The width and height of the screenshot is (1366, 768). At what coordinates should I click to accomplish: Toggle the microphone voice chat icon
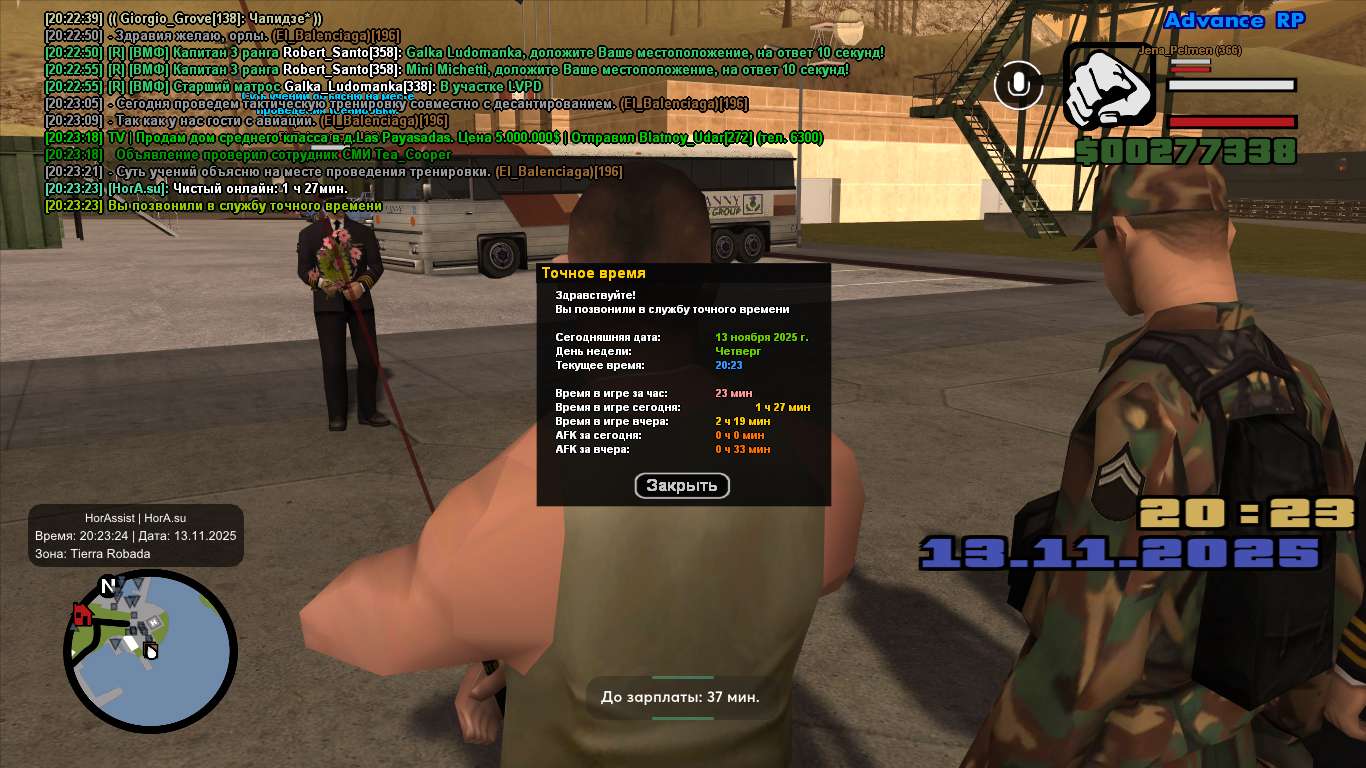[1018, 85]
